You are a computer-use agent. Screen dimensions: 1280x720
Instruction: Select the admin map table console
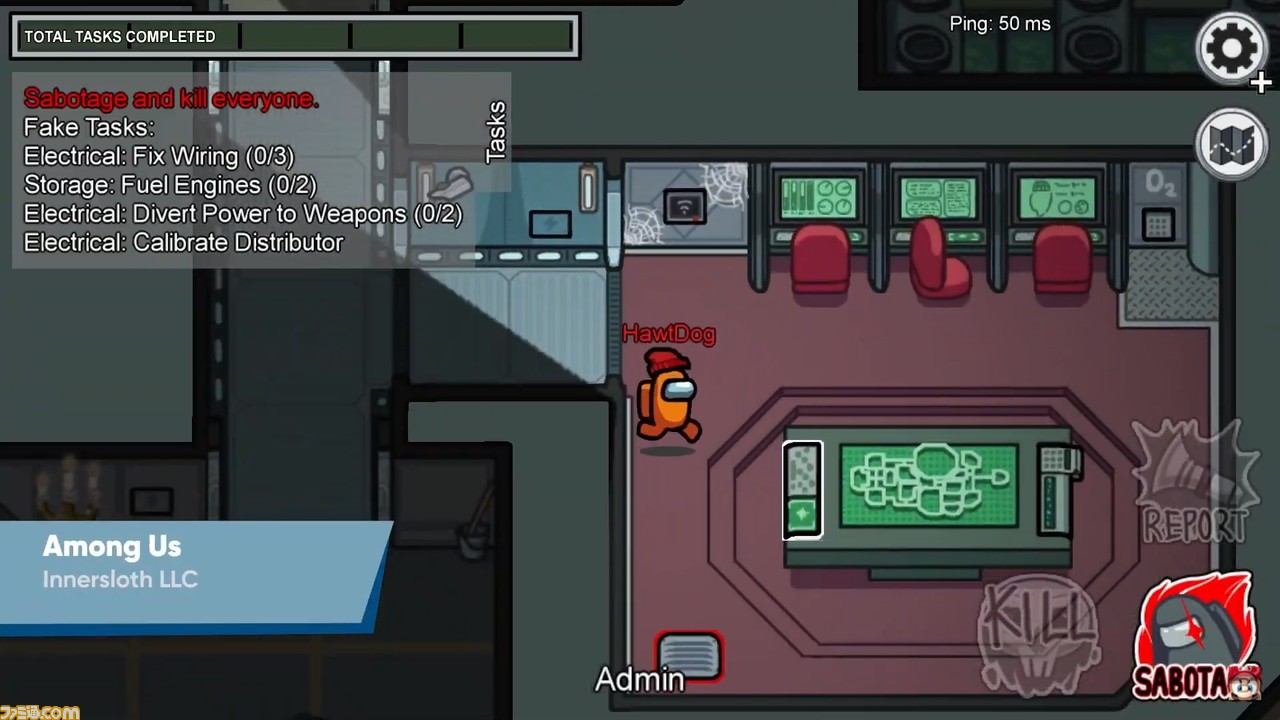[x=930, y=485]
